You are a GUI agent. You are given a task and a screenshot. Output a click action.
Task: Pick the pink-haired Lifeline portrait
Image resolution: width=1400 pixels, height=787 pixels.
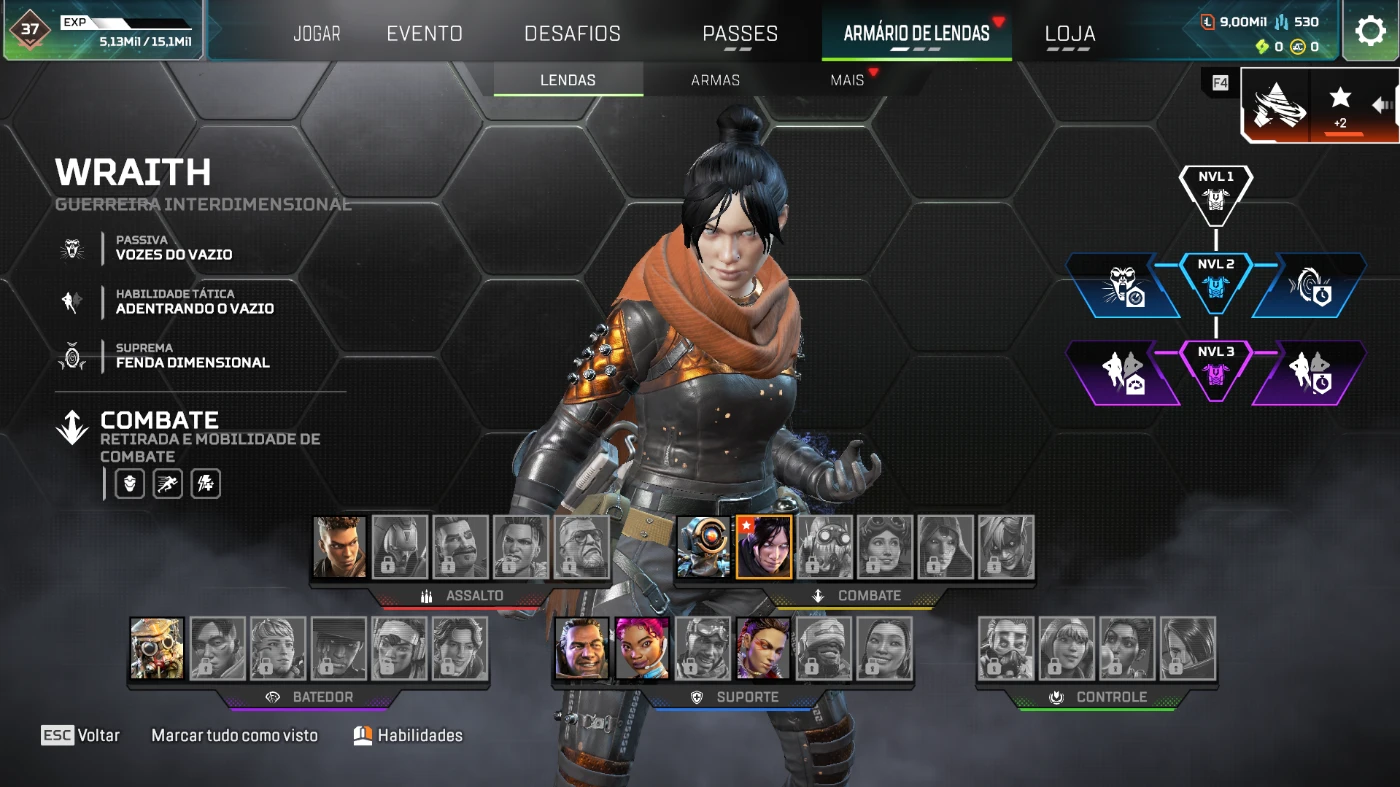coord(642,648)
